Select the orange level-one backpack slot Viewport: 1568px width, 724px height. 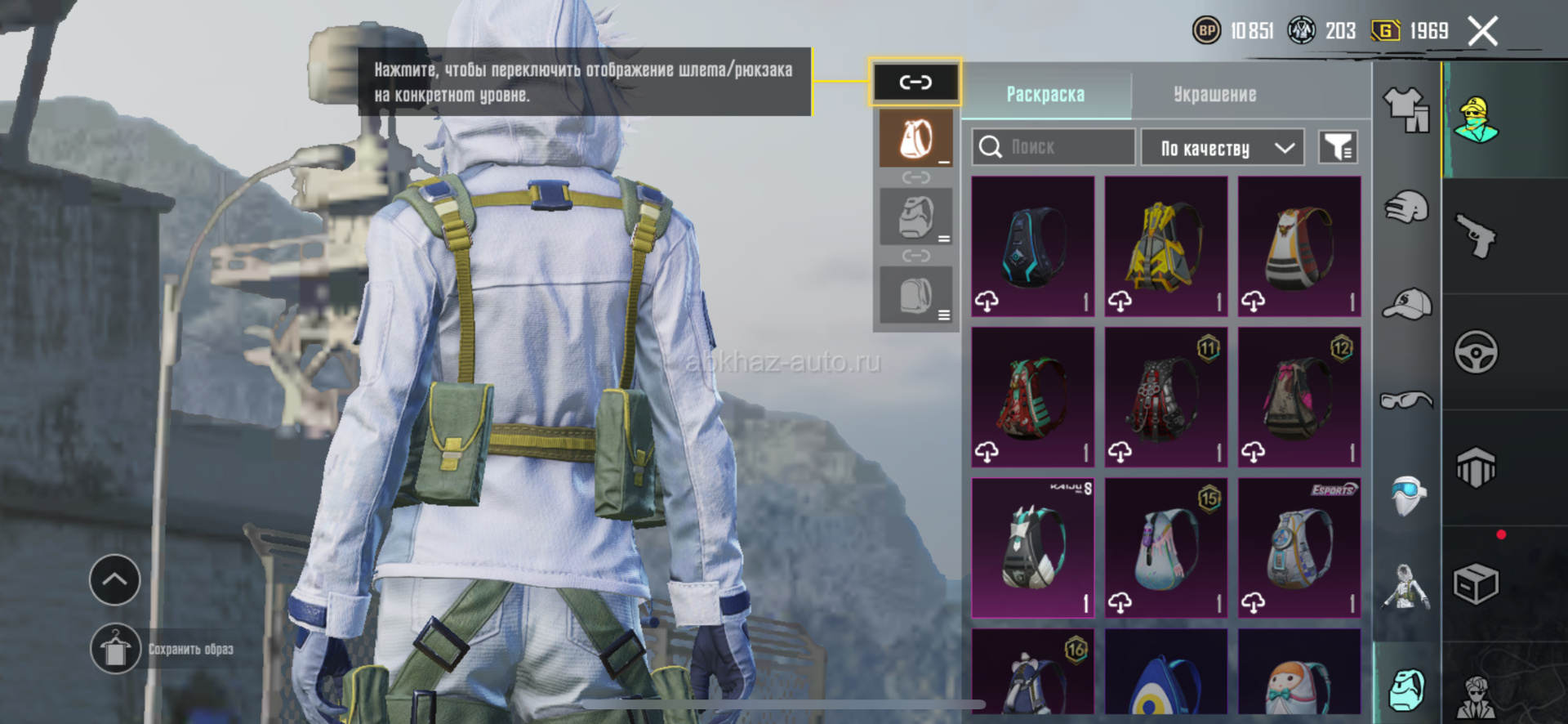[915, 139]
